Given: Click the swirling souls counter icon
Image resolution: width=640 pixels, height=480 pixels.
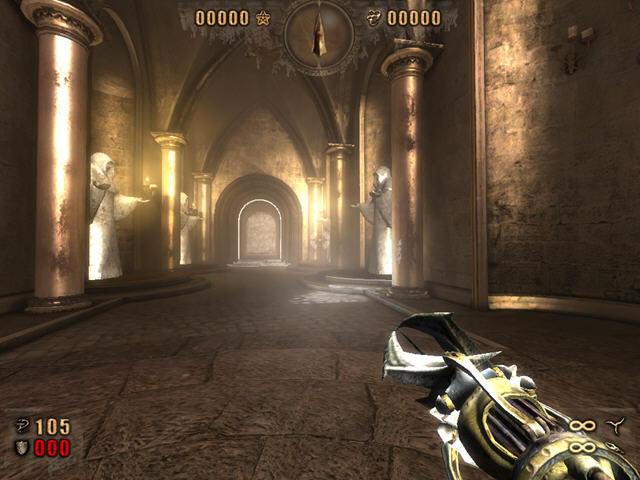Looking at the screenshot, I should coord(375,18).
